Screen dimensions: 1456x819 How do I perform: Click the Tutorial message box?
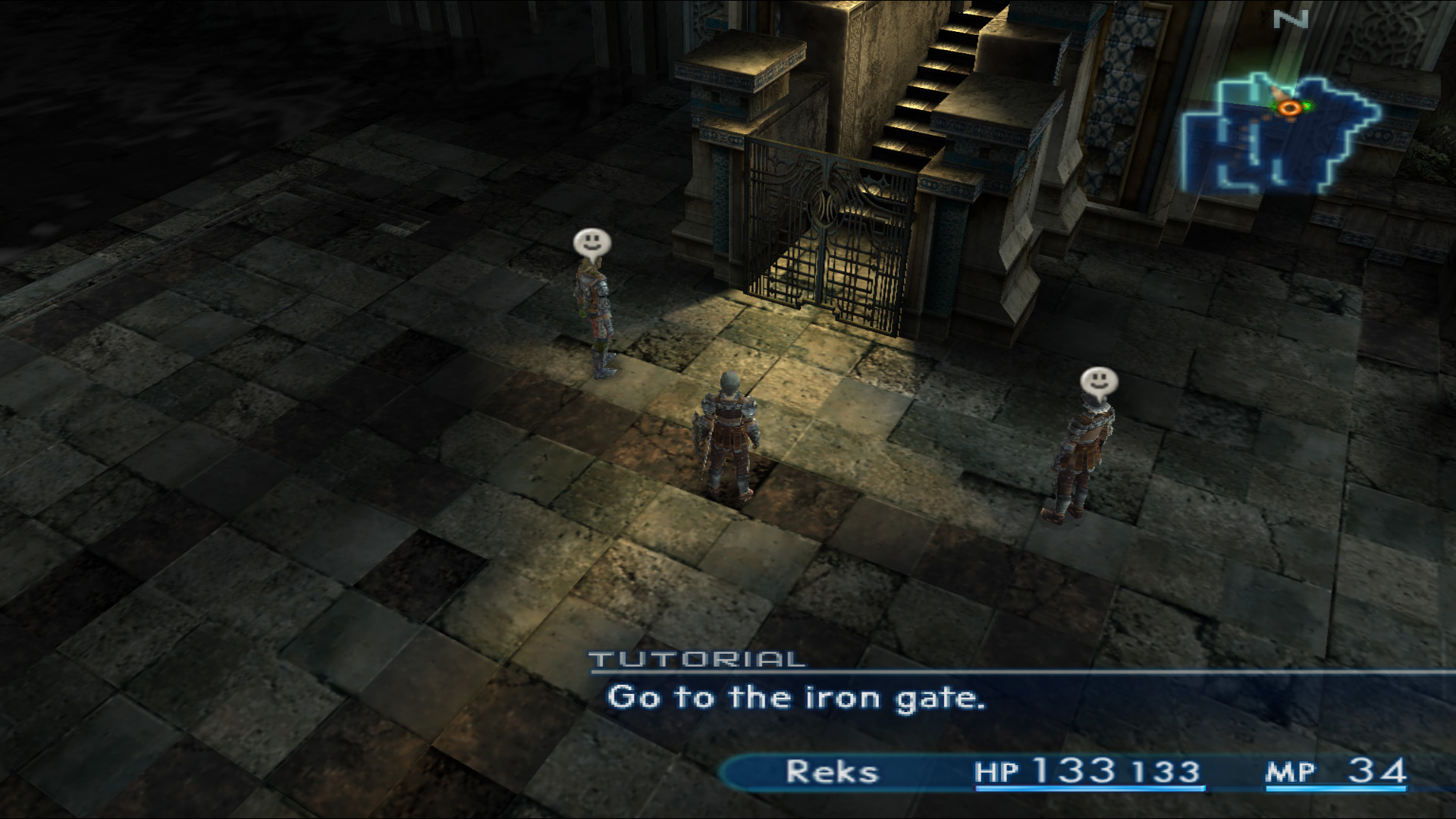point(796,698)
